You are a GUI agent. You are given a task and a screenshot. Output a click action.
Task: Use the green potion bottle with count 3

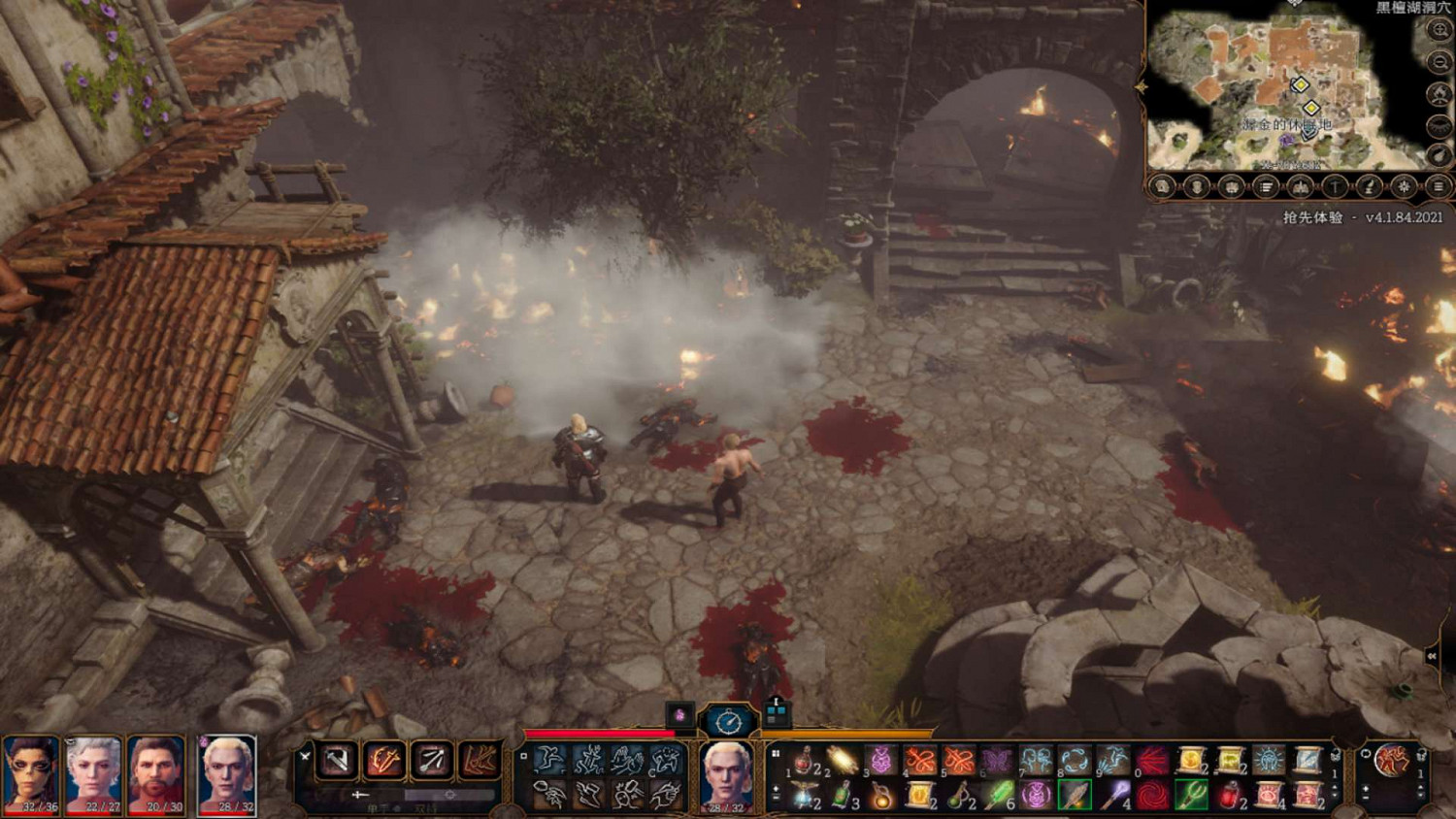point(842,796)
